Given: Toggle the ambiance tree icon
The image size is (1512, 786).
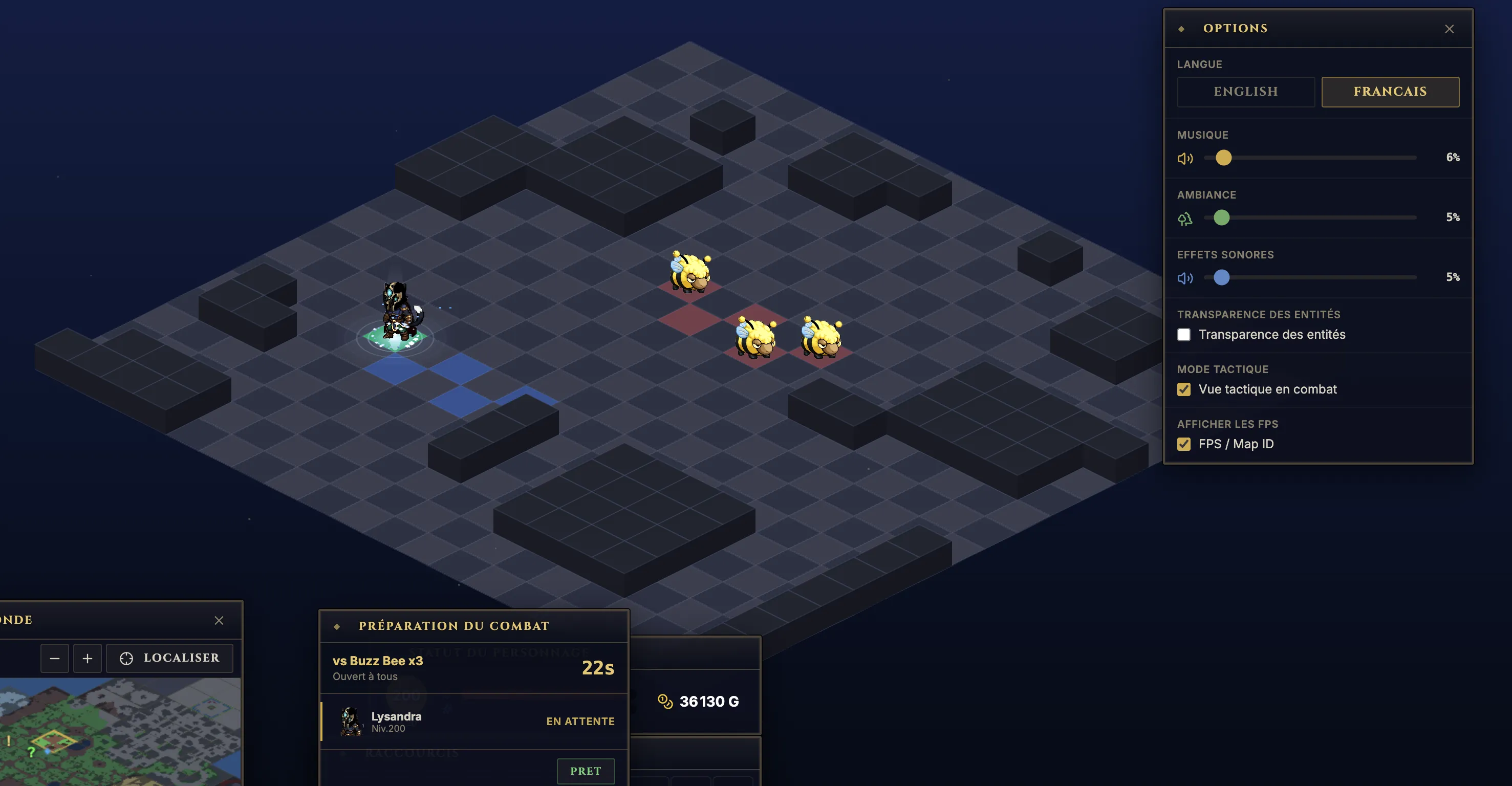Looking at the screenshot, I should tap(1184, 219).
